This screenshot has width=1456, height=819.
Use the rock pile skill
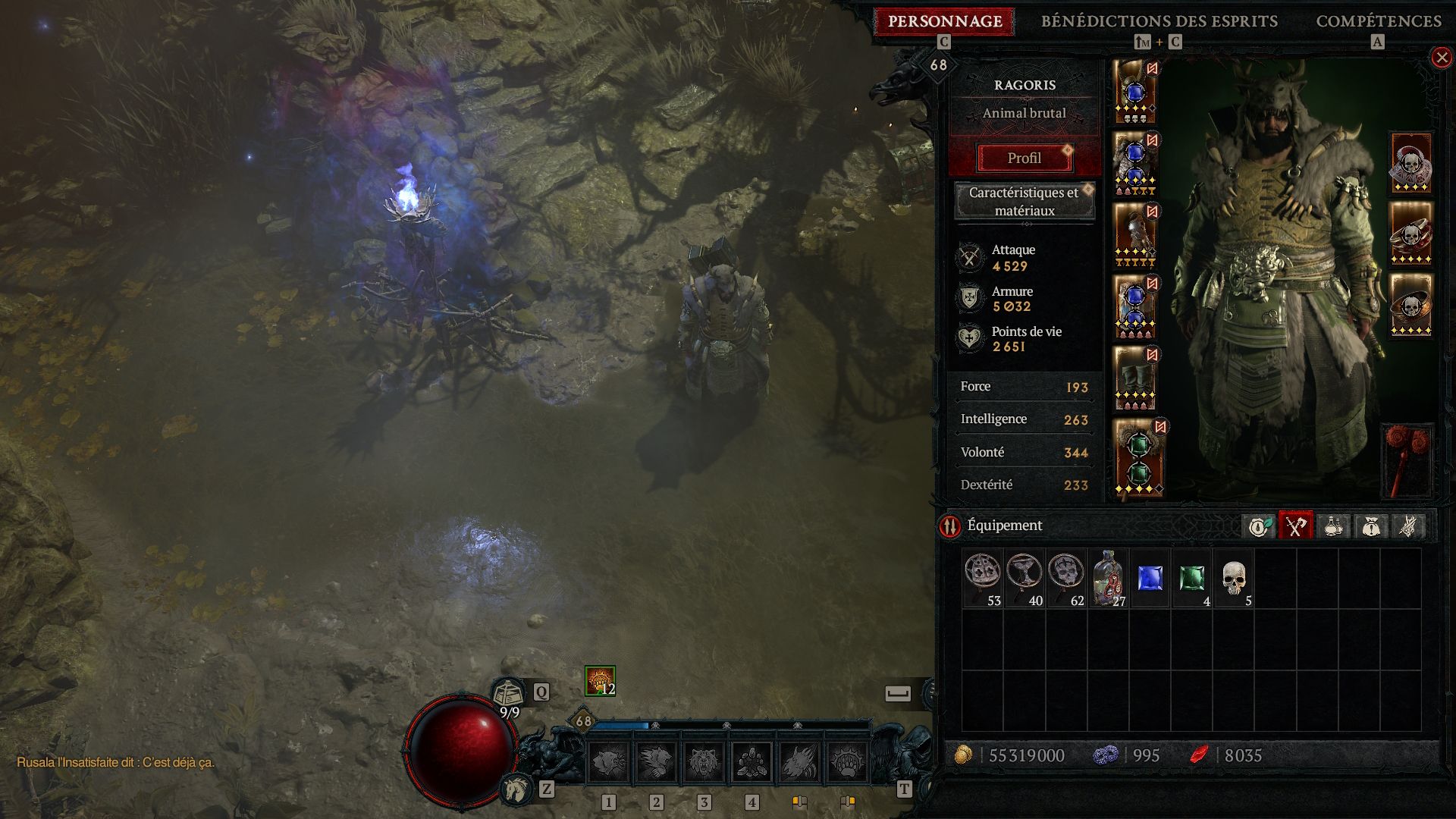tap(752, 761)
